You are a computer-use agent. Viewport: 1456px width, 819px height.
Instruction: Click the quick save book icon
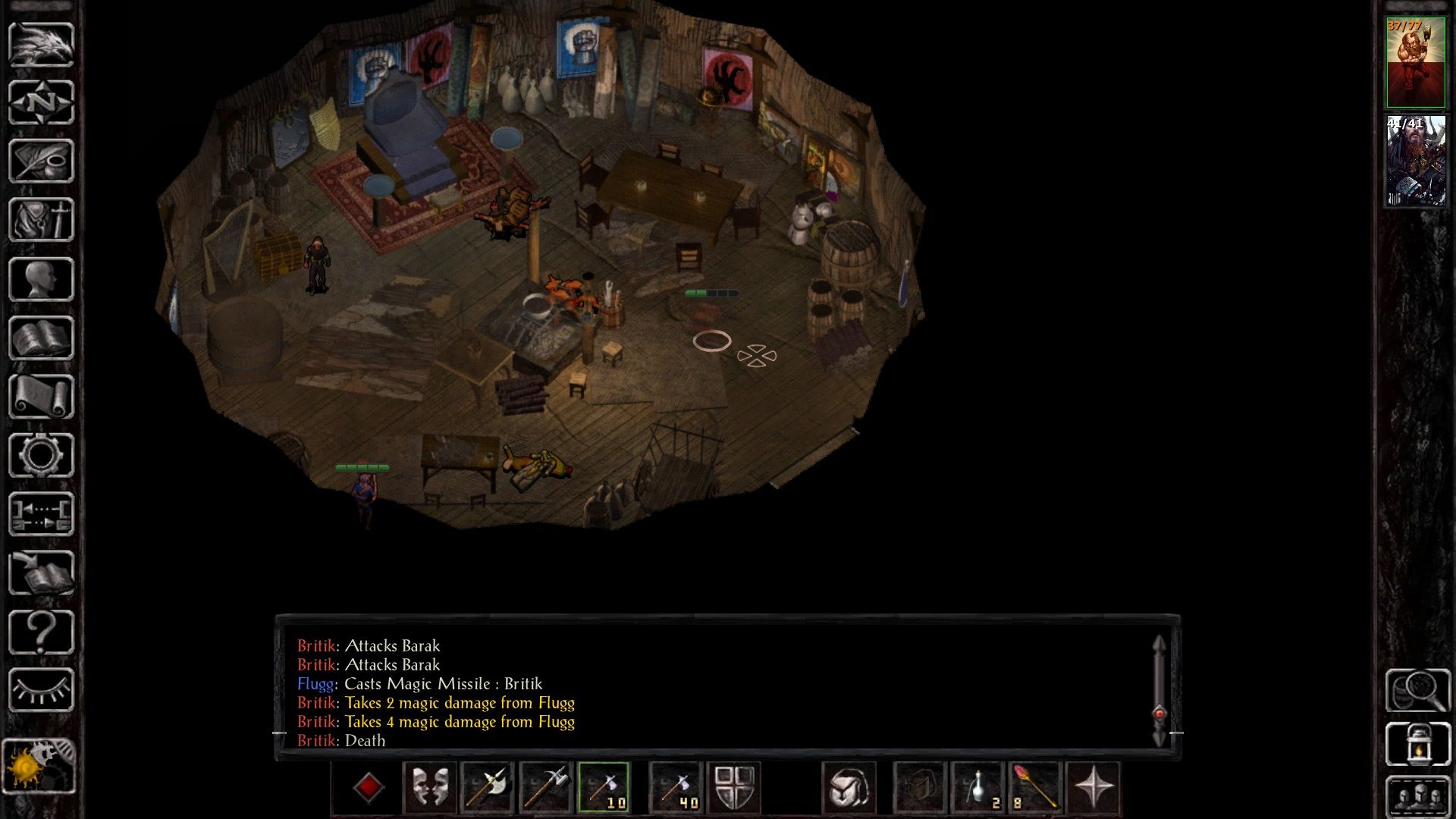click(x=41, y=573)
